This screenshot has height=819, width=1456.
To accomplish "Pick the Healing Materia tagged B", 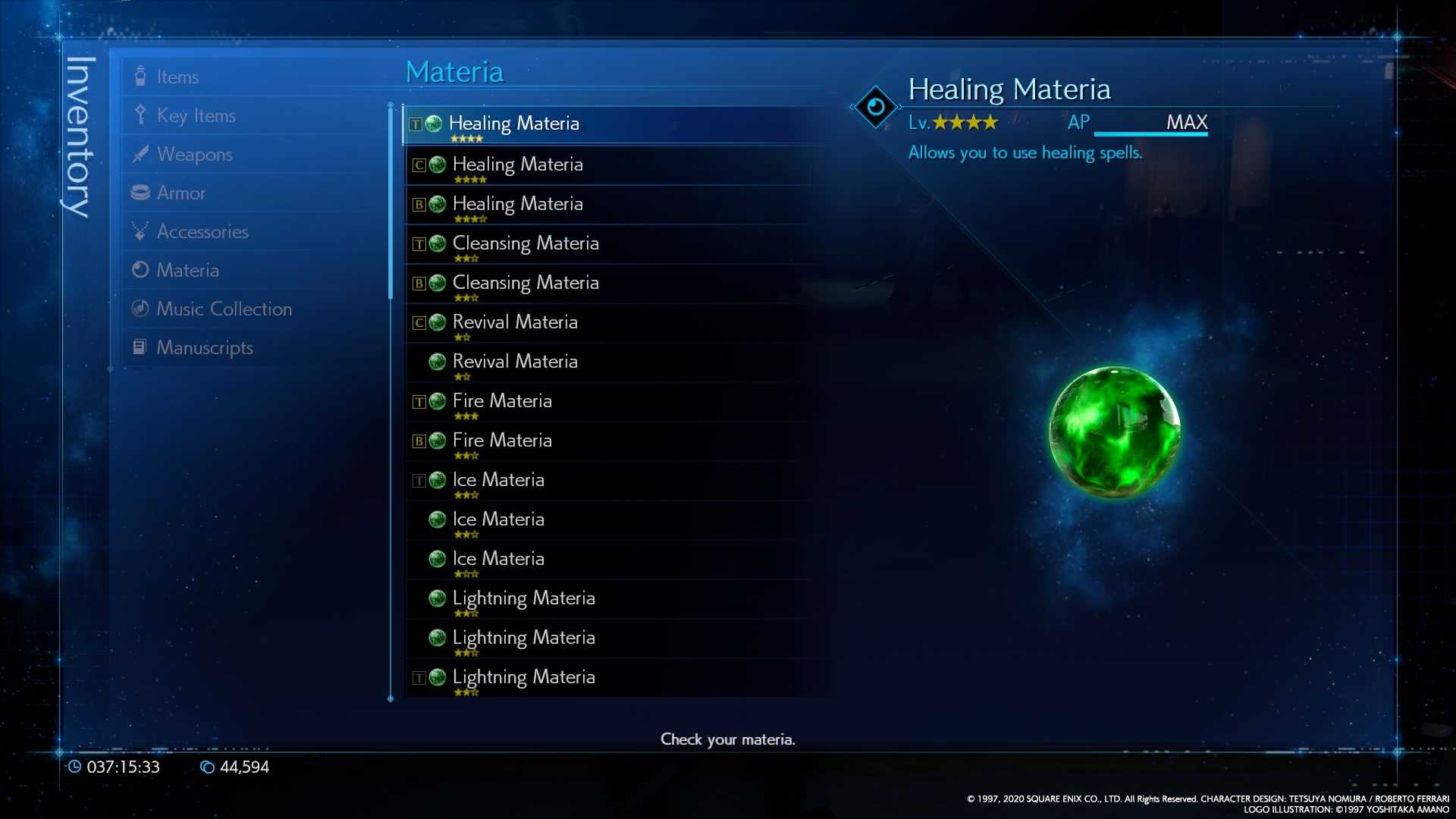I will coord(517,204).
